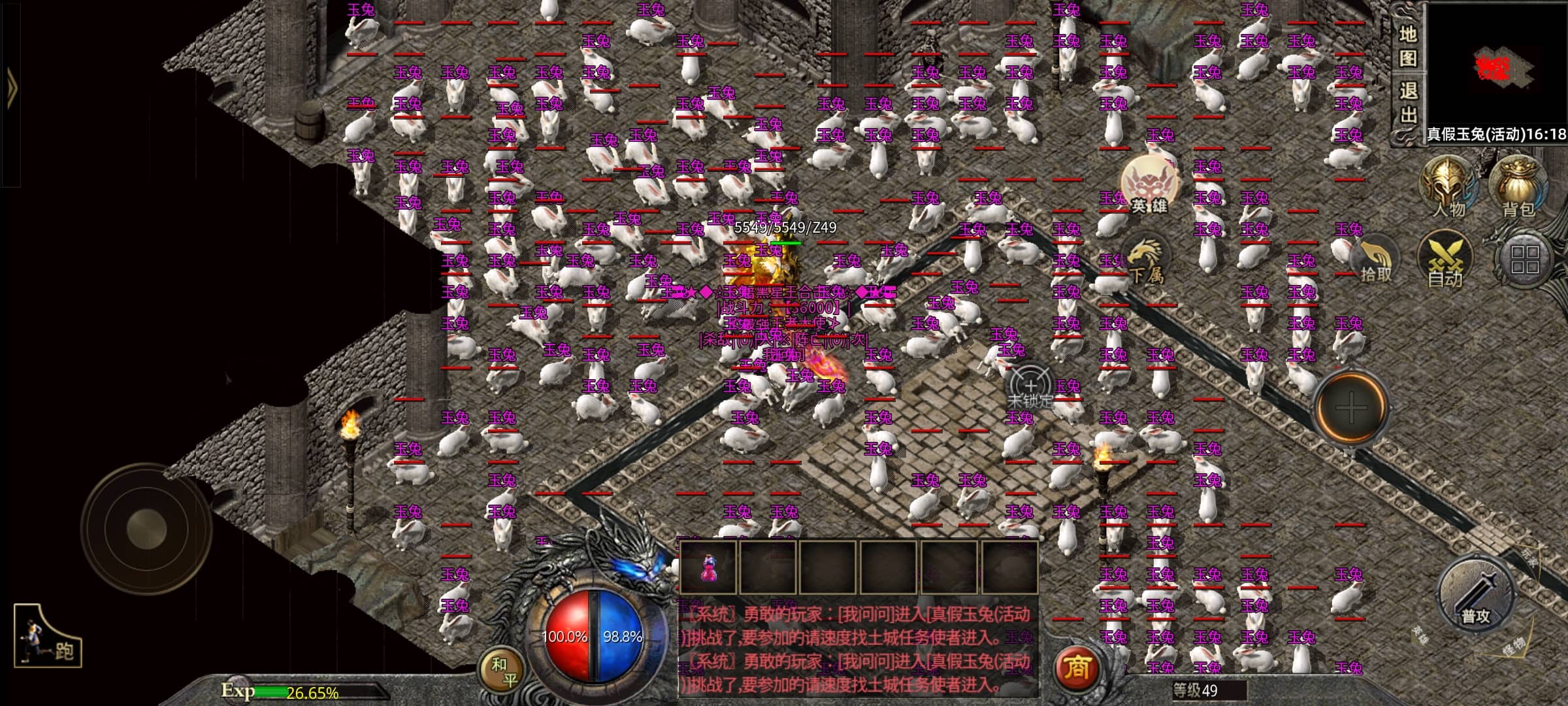Image resolution: width=1568 pixels, height=706 pixels.
Task: Open the 地图 map button
Action: pyautogui.click(x=1407, y=46)
